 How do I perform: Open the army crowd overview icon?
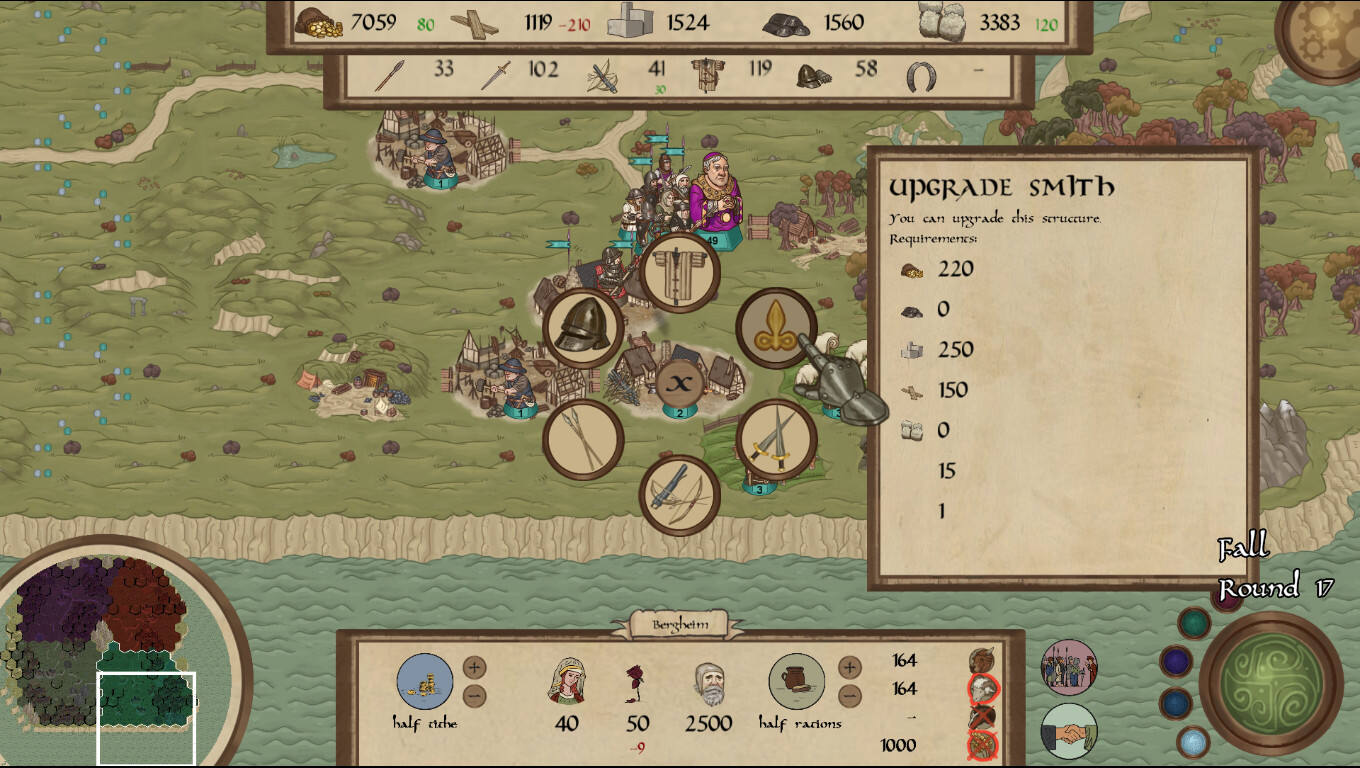[x=1069, y=668]
